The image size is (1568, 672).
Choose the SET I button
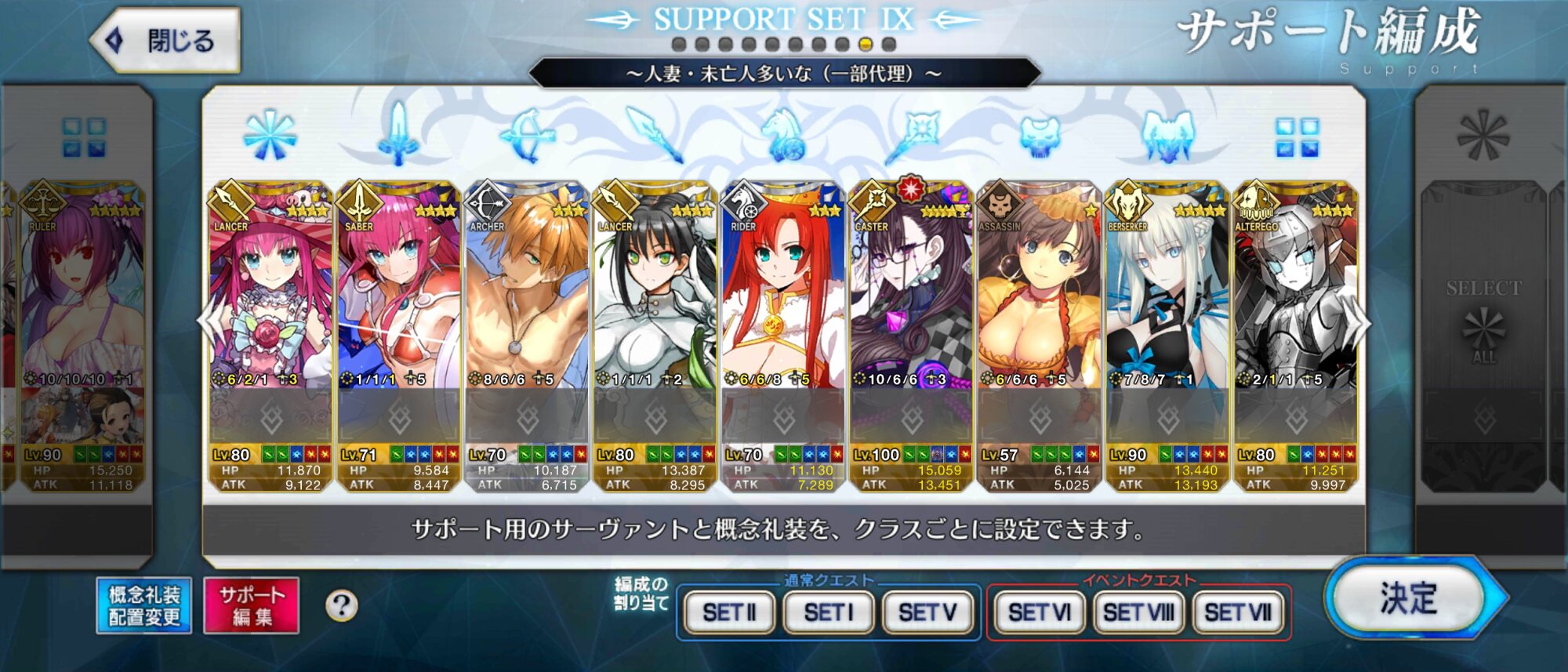[x=828, y=612]
